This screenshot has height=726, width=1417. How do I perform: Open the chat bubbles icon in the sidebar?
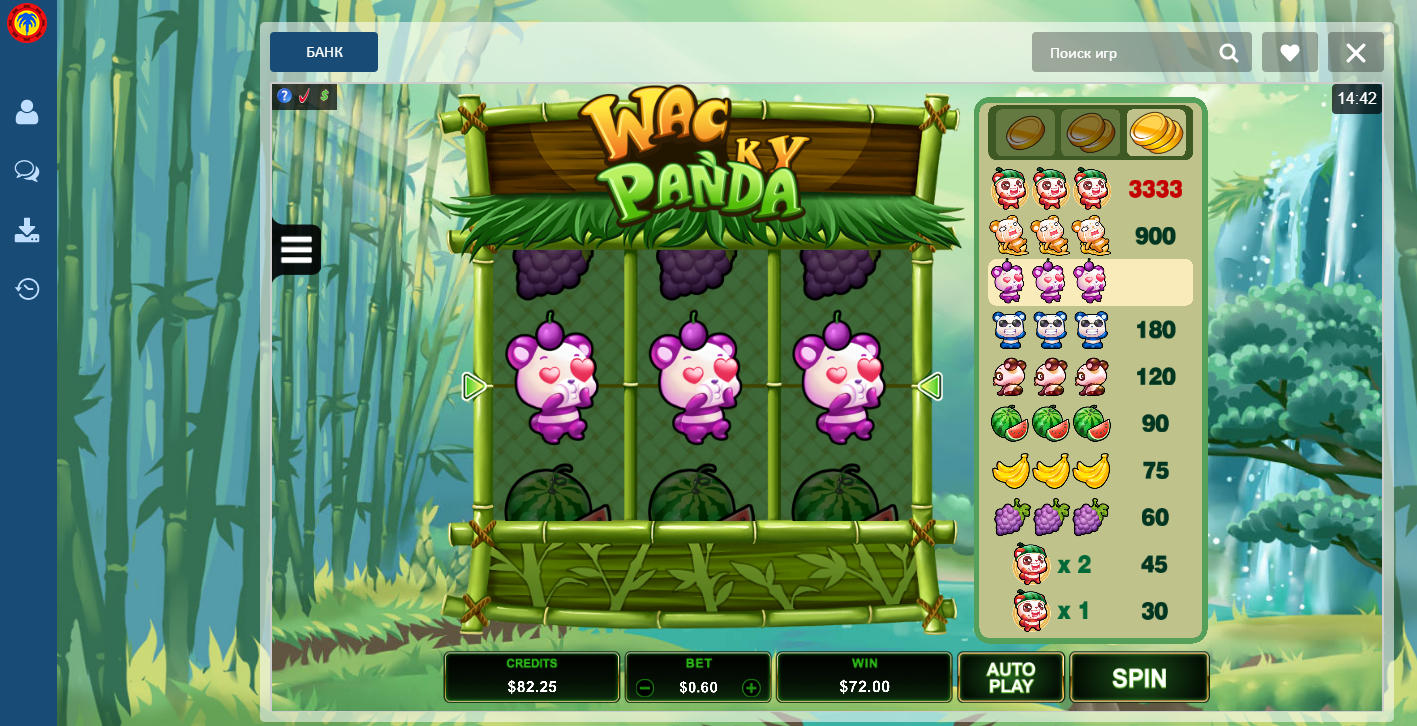pyautogui.click(x=27, y=171)
